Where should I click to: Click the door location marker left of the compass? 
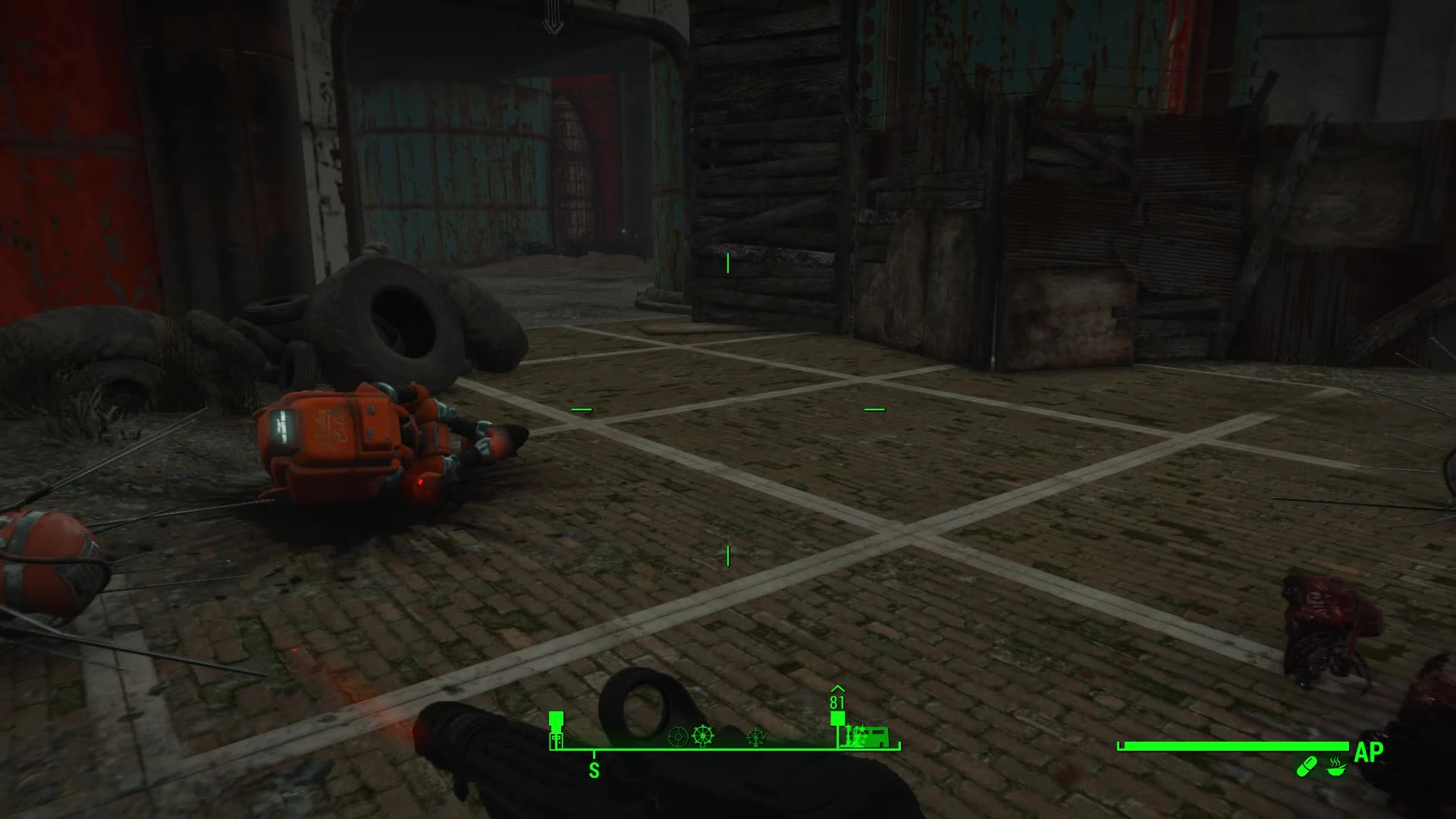[x=556, y=739]
